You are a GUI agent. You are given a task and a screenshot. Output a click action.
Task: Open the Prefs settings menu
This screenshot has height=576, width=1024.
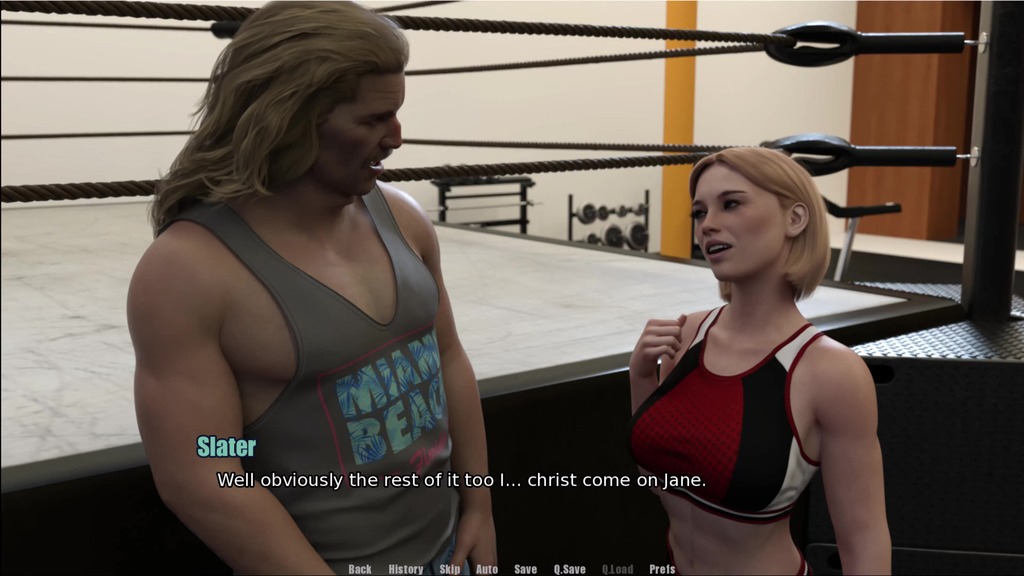pos(662,569)
